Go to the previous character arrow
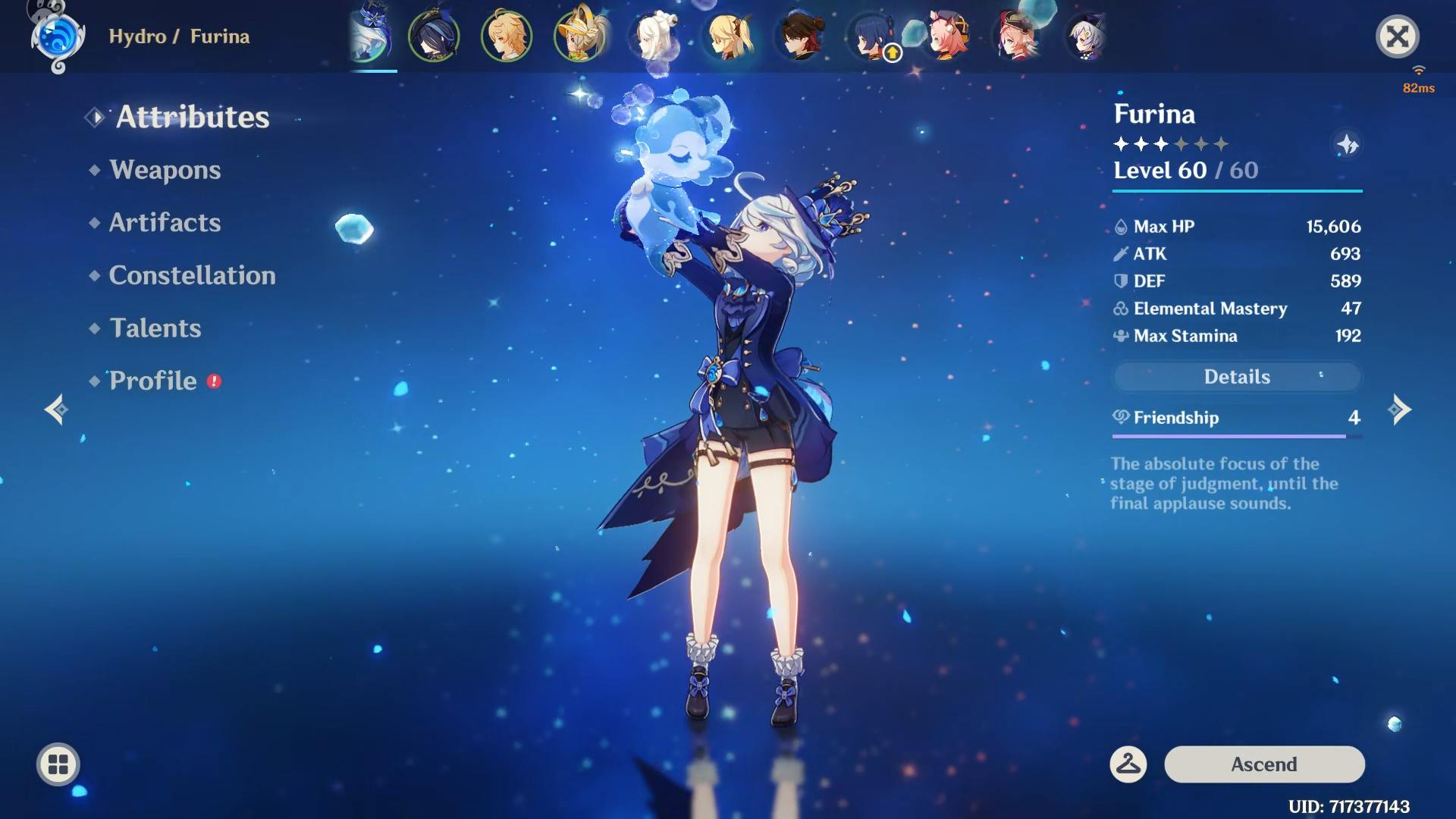Viewport: 1456px width, 819px height. [56, 409]
